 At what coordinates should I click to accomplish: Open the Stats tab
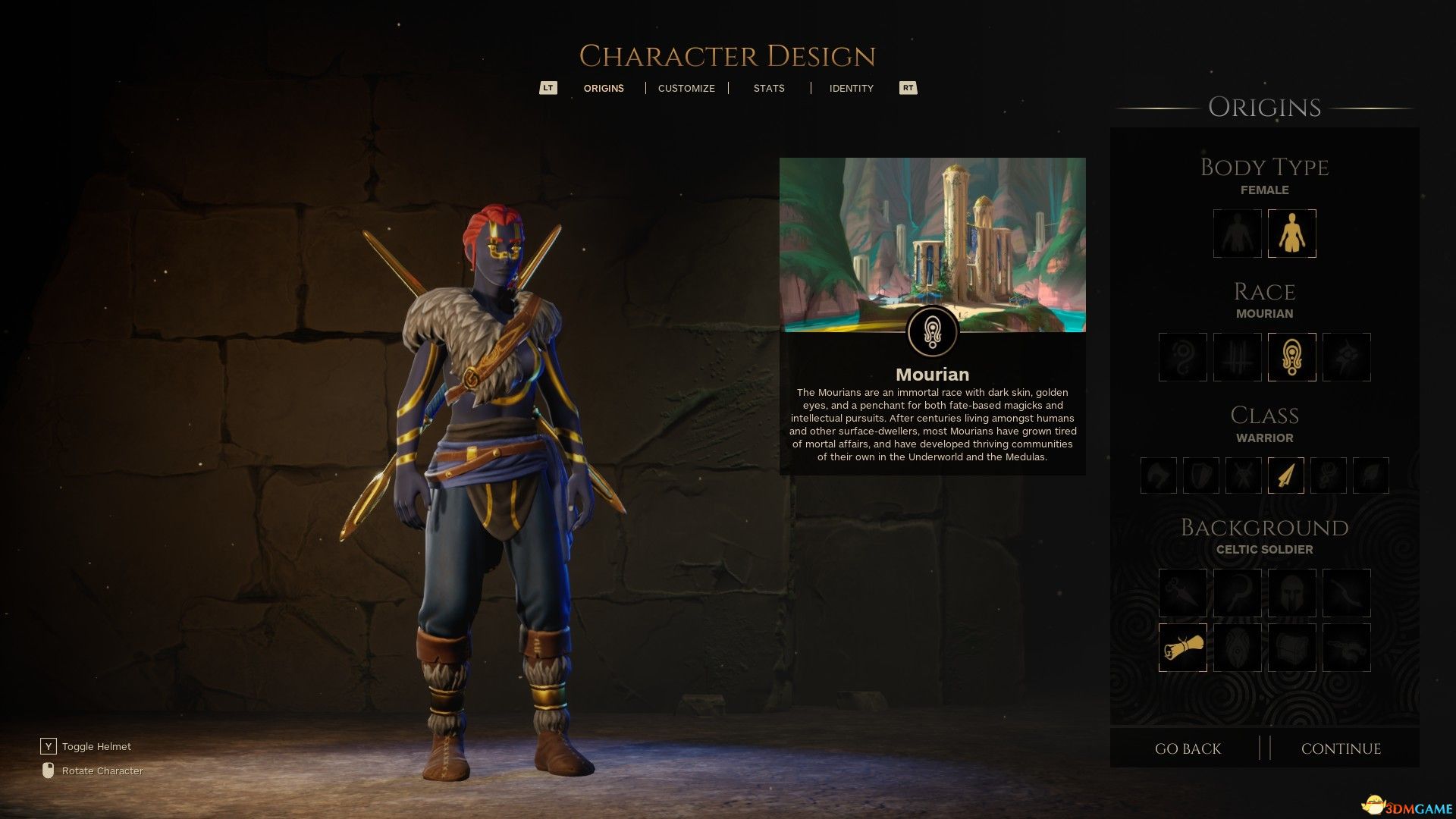[x=769, y=88]
